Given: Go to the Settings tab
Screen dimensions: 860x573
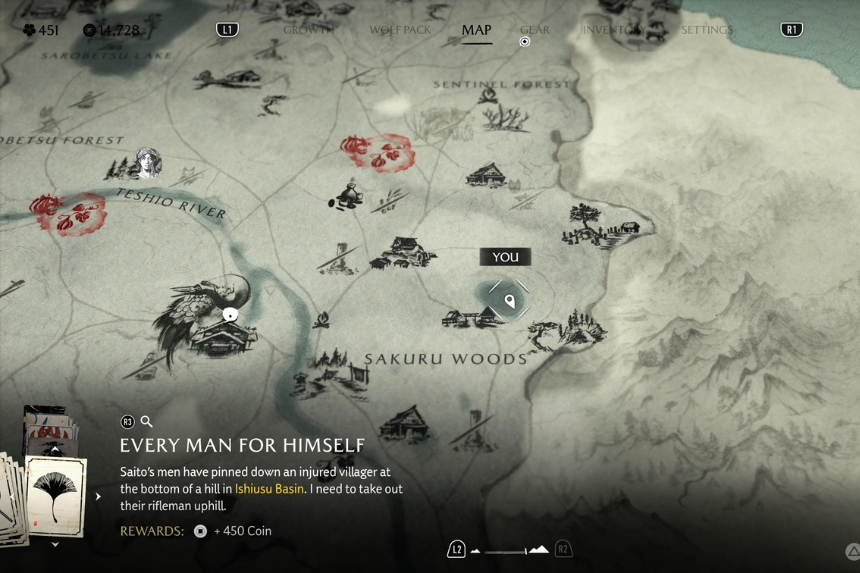Looking at the screenshot, I should pos(707,30).
